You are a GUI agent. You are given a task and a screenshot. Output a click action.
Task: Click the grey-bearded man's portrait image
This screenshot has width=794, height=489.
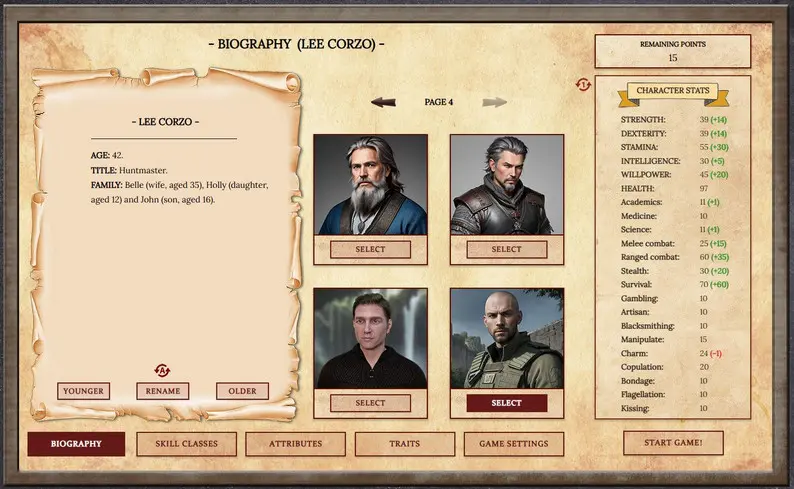coord(370,185)
